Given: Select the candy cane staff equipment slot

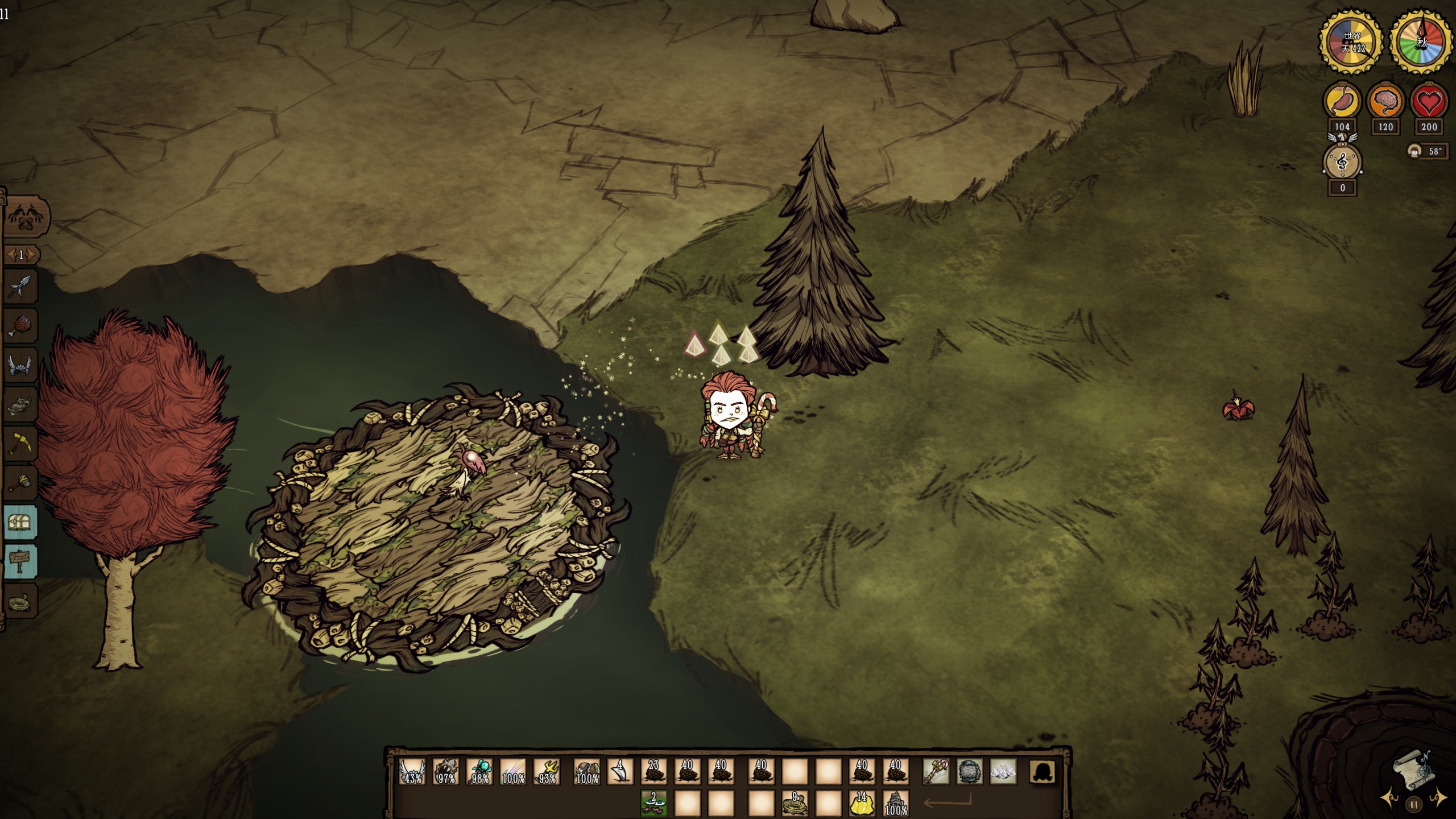Looking at the screenshot, I should [936, 772].
